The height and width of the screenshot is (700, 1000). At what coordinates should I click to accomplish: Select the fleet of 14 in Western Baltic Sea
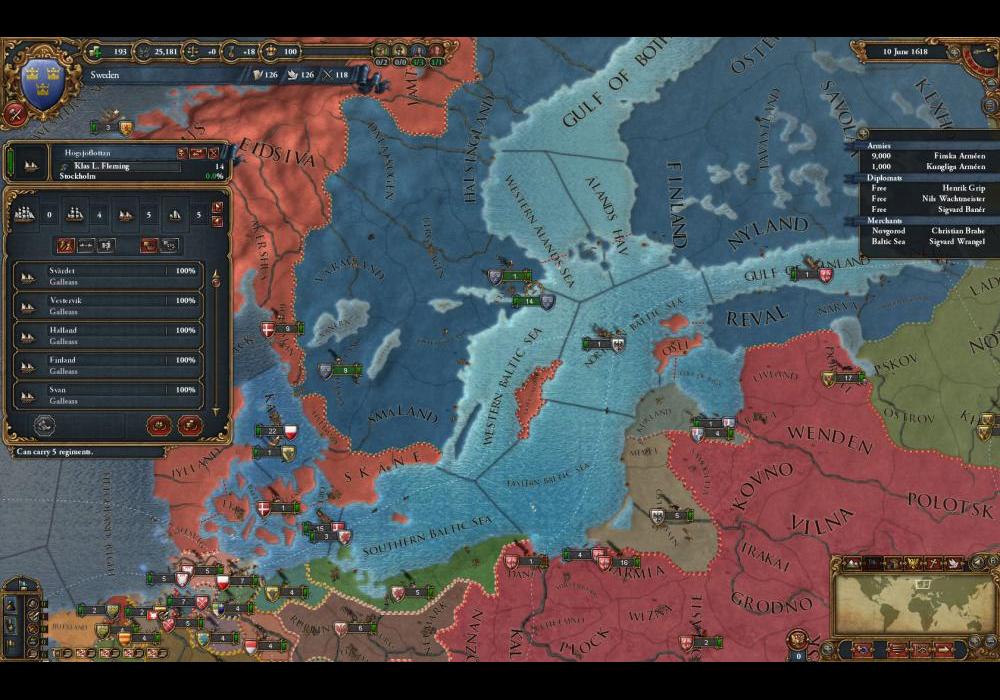click(x=527, y=301)
